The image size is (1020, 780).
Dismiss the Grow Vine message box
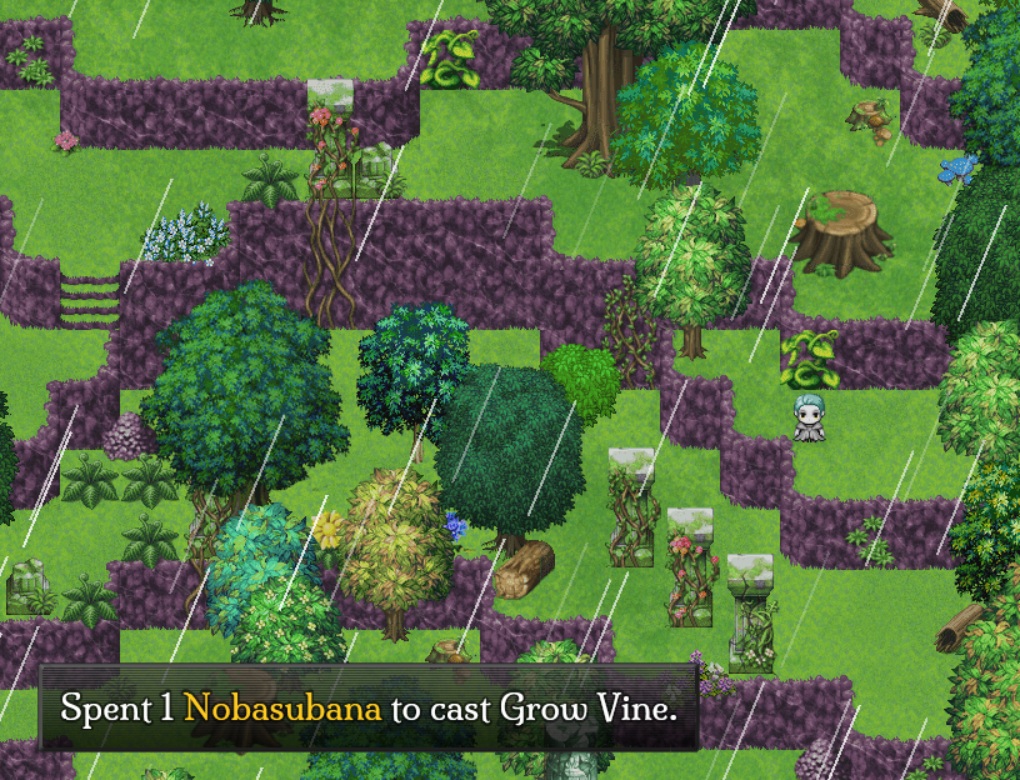point(368,708)
